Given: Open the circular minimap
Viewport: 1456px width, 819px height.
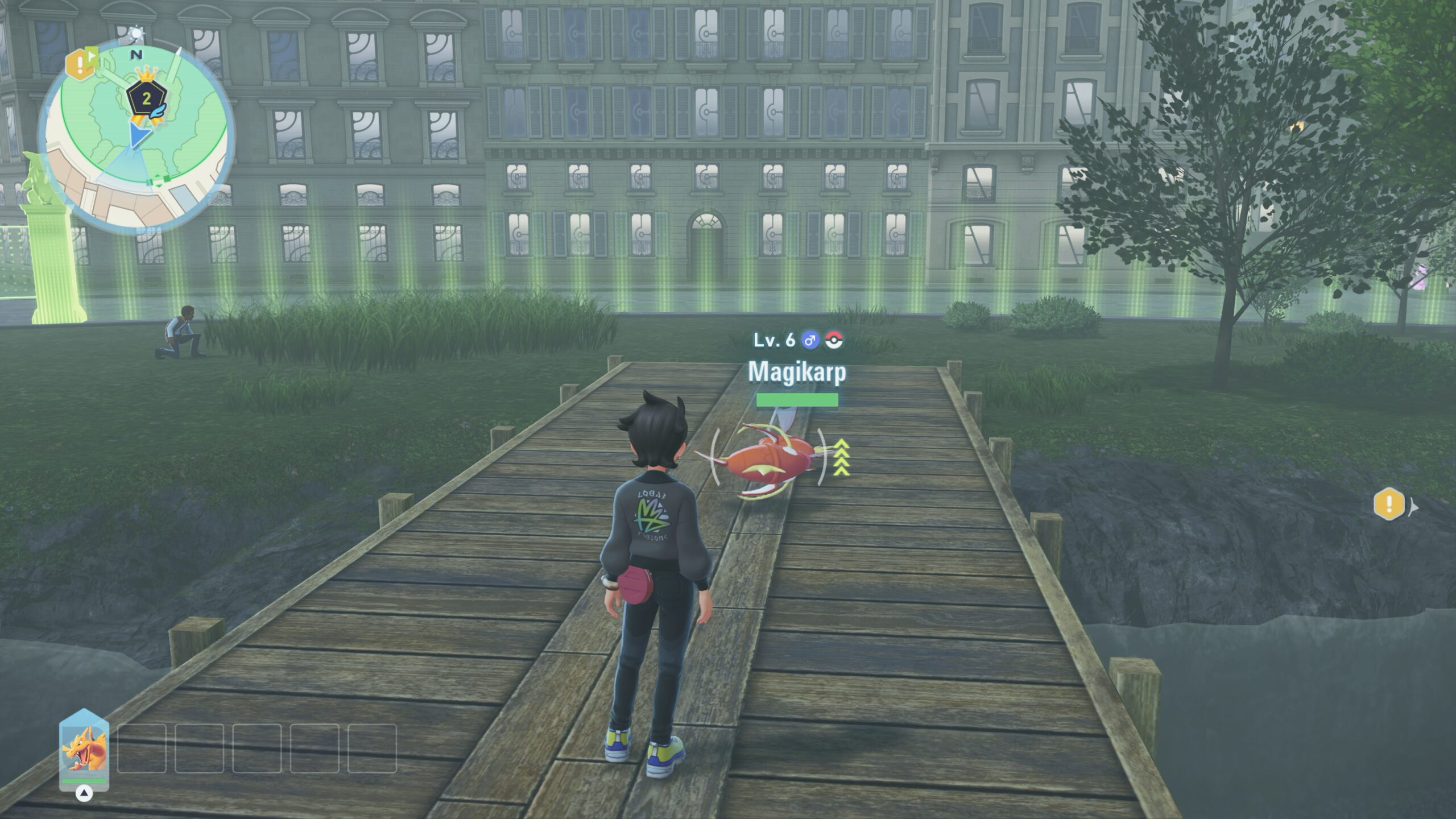Looking at the screenshot, I should click(136, 139).
